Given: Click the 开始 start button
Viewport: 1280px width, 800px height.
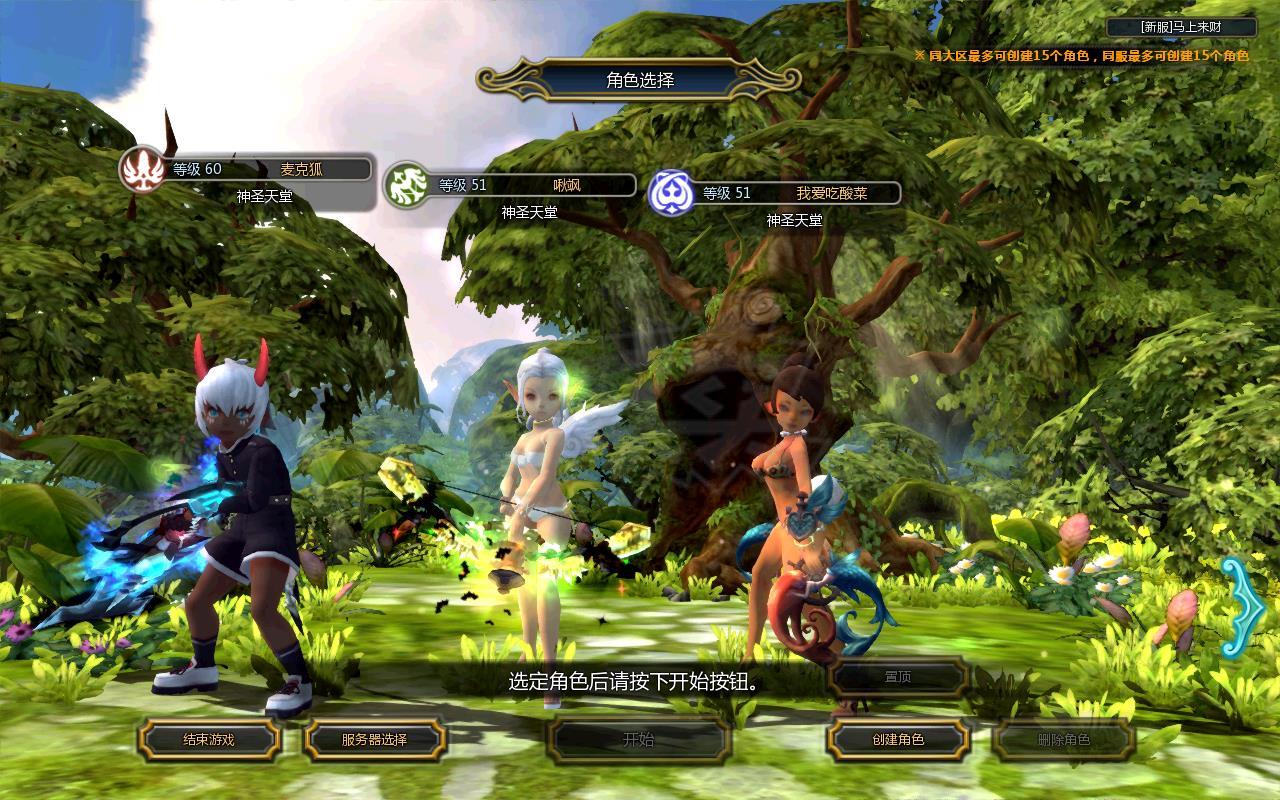Looking at the screenshot, I should click(x=638, y=740).
